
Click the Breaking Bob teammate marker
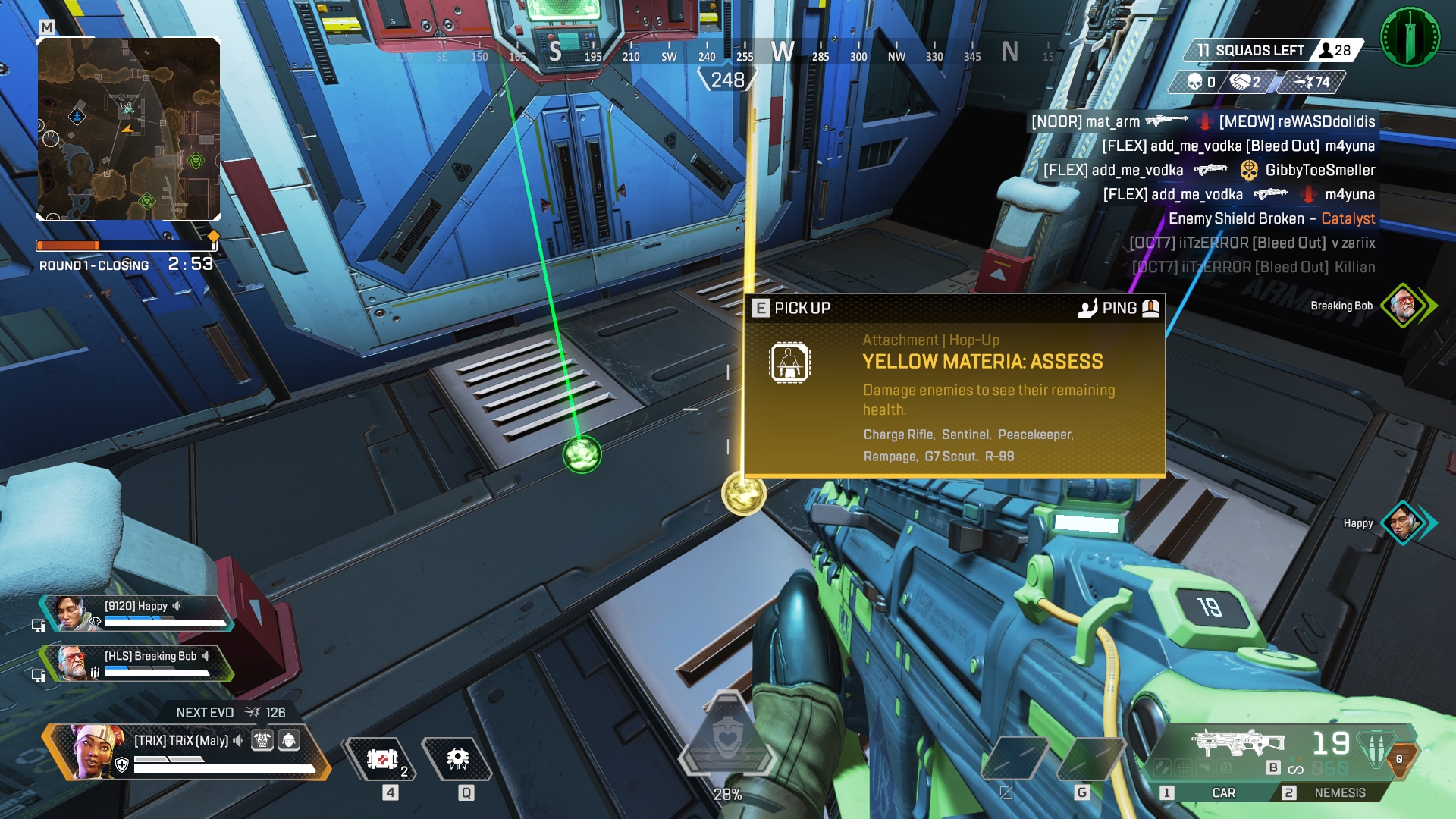1404,306
